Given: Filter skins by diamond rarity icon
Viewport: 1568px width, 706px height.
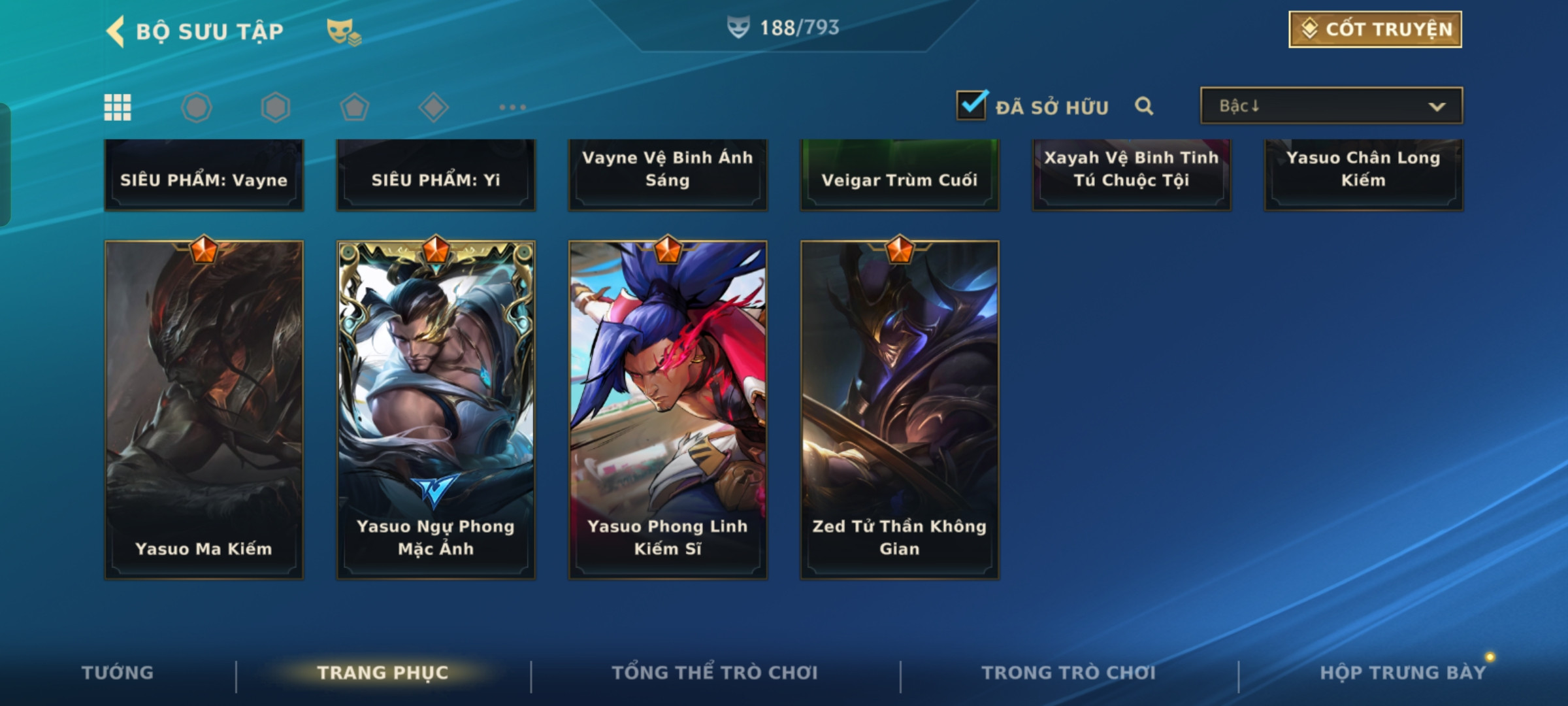Looking at the screenshot, I should [433, 107].
